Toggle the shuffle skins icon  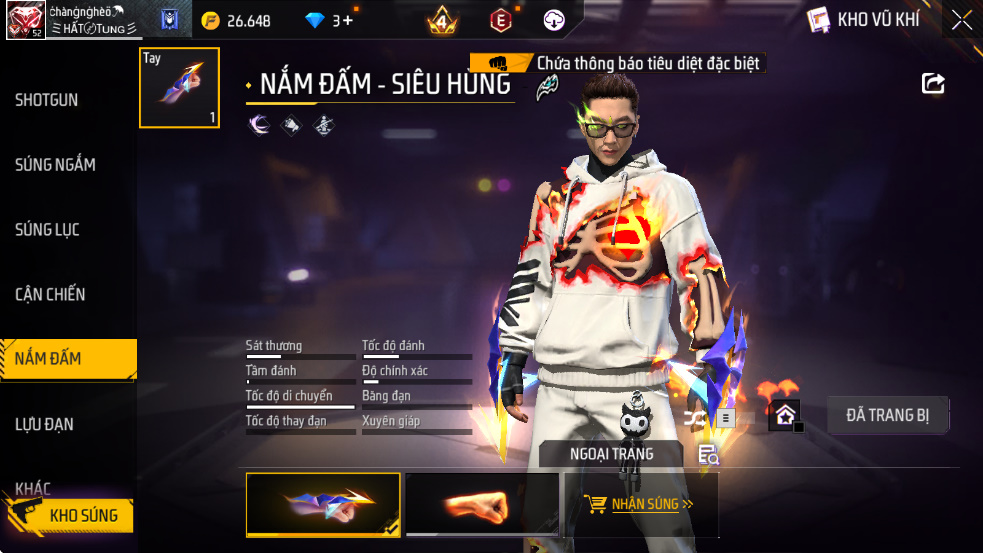pyautogui.click(x=694, y=417)
